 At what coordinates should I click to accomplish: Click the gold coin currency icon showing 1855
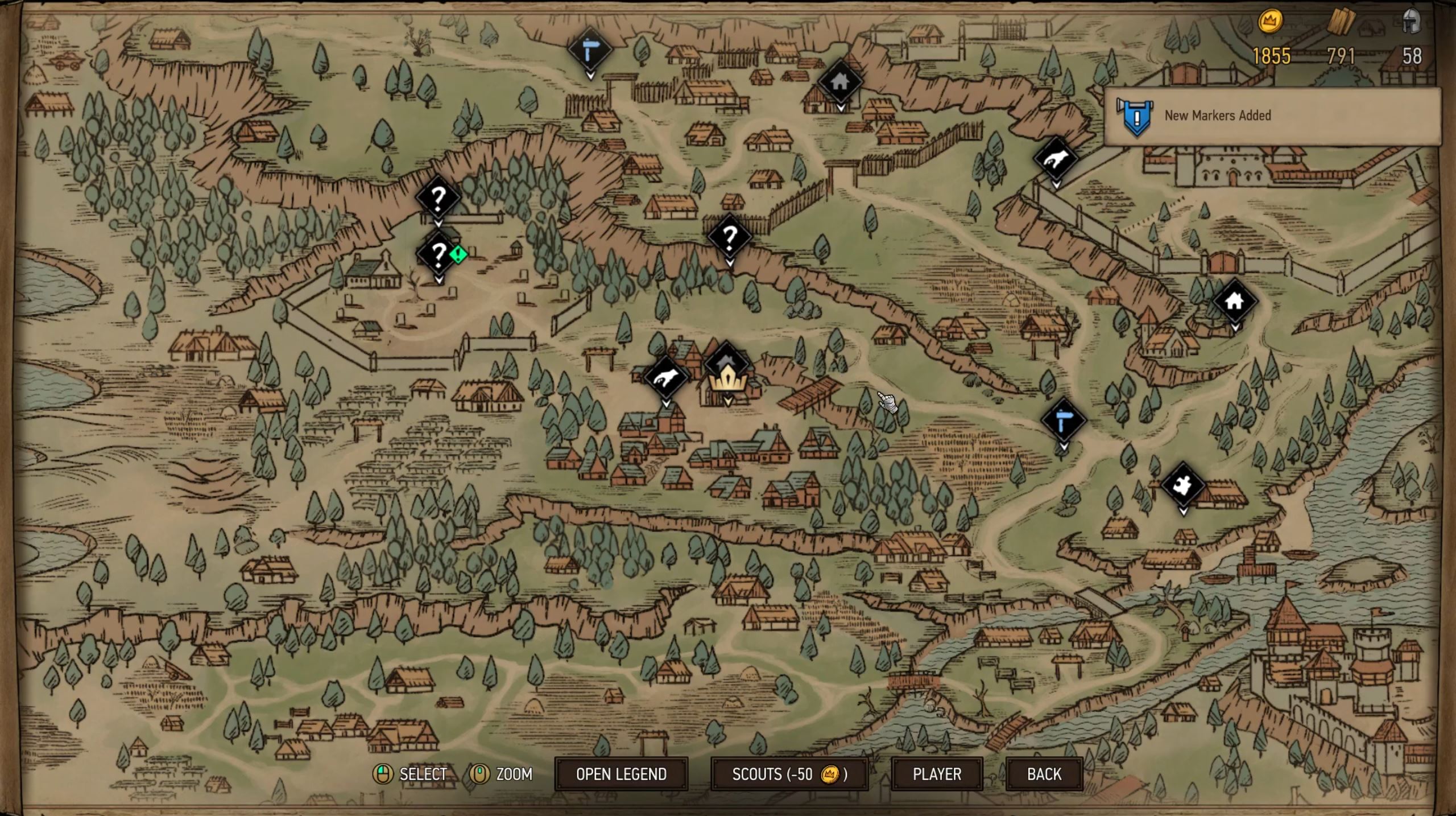(1272, 21)
